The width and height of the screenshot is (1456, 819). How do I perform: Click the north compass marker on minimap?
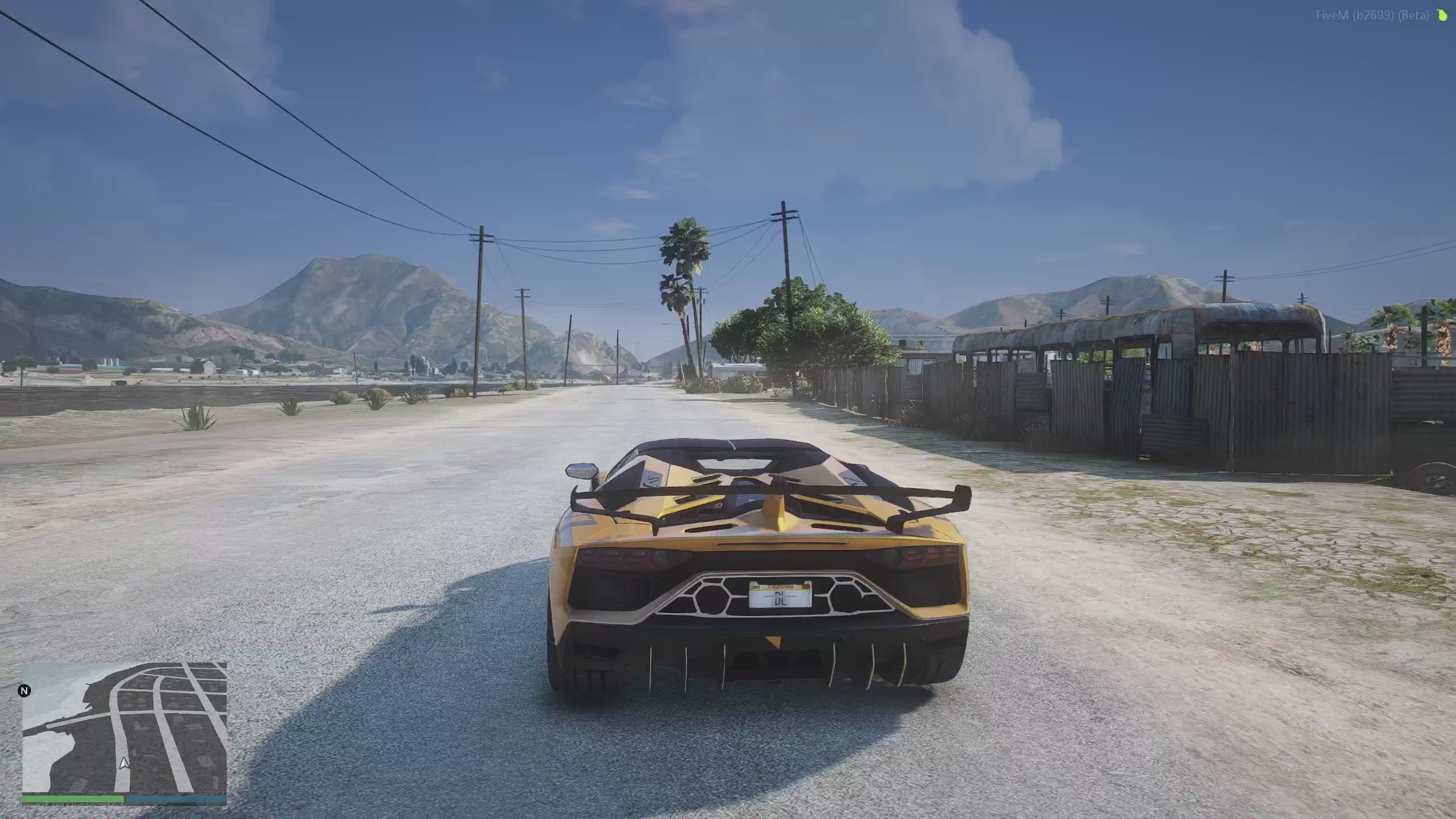pyautogui.click(x=24, y=691)
